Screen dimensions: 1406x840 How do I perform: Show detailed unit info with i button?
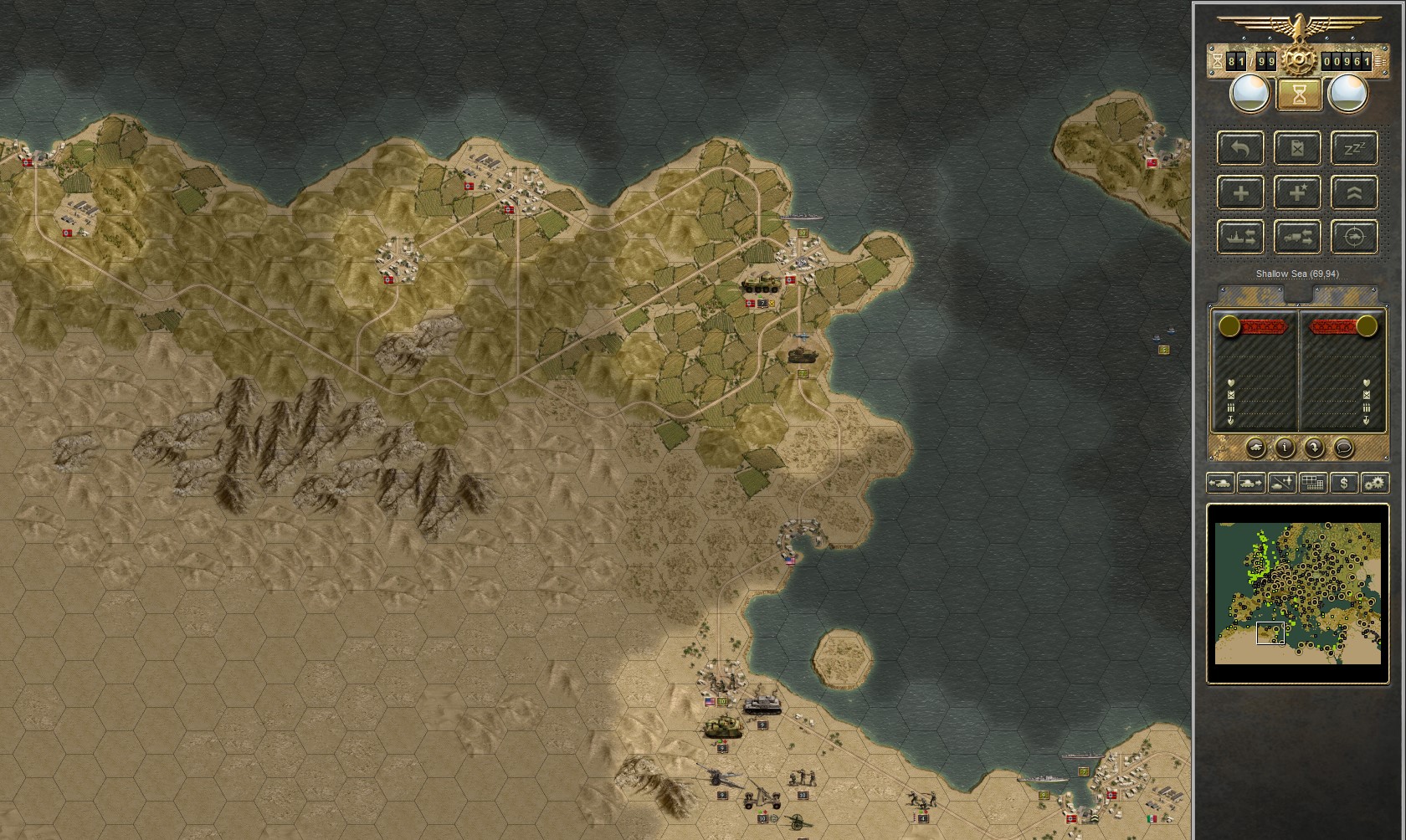[1285, 449]
